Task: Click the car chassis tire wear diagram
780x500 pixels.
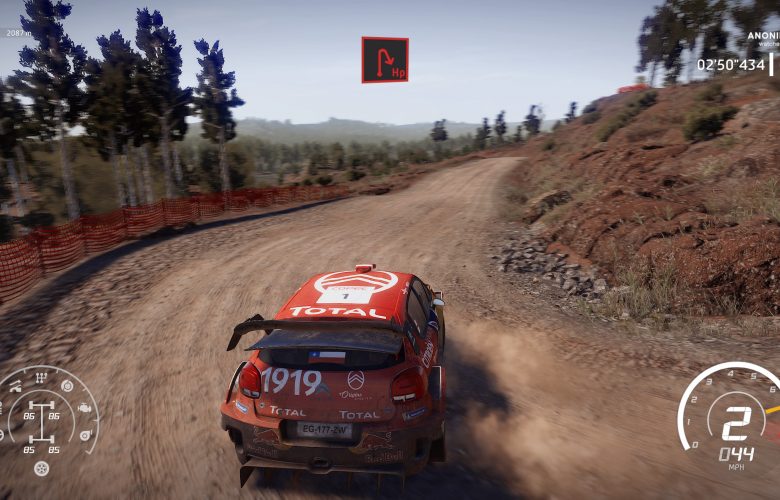Action: pyautogui.click(x=42, y=421)
